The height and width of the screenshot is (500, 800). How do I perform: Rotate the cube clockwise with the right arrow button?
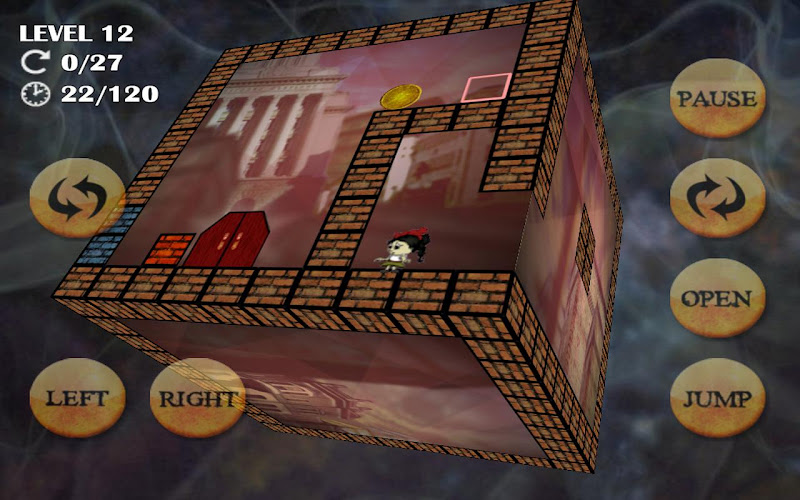click(x=716, y=198)
